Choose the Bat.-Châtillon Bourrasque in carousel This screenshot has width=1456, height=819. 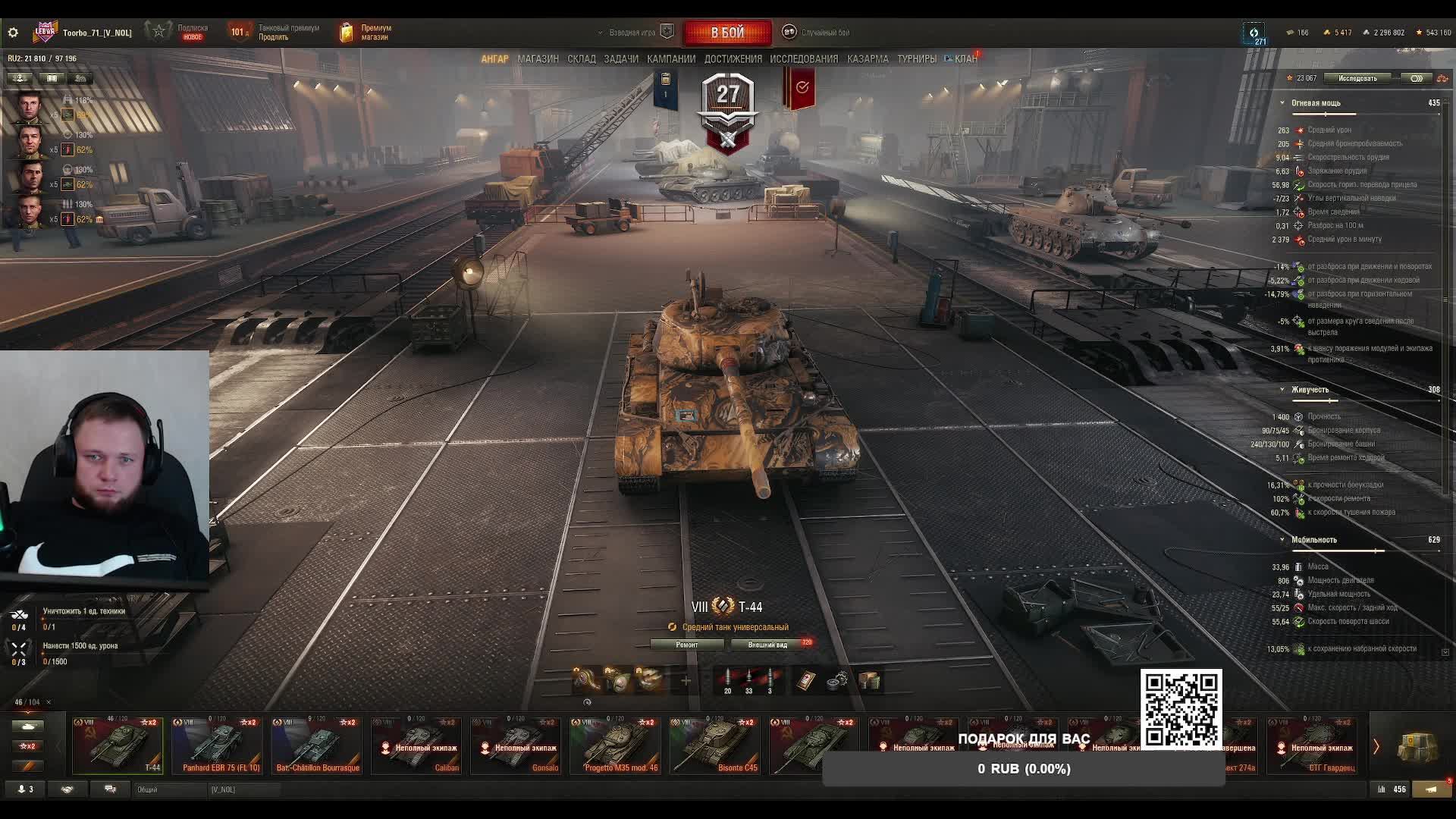click(x=317, y=745)
